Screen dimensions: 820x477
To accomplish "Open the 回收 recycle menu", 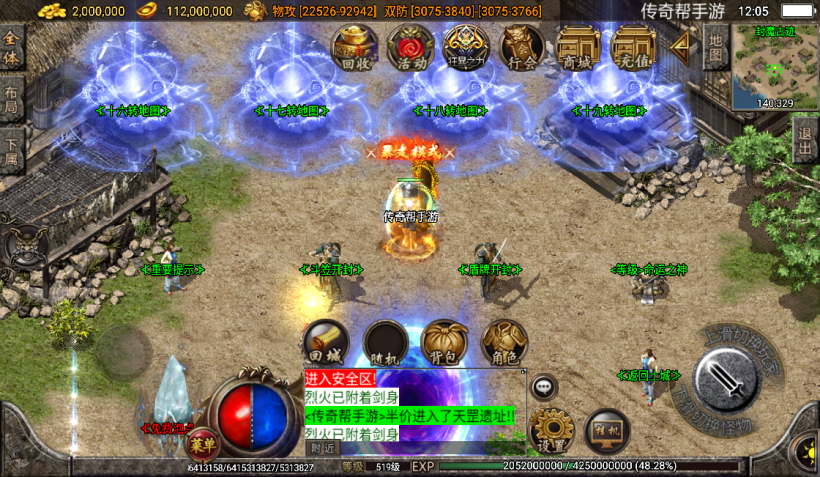I will pyautogui.click(x=355, y=47).
